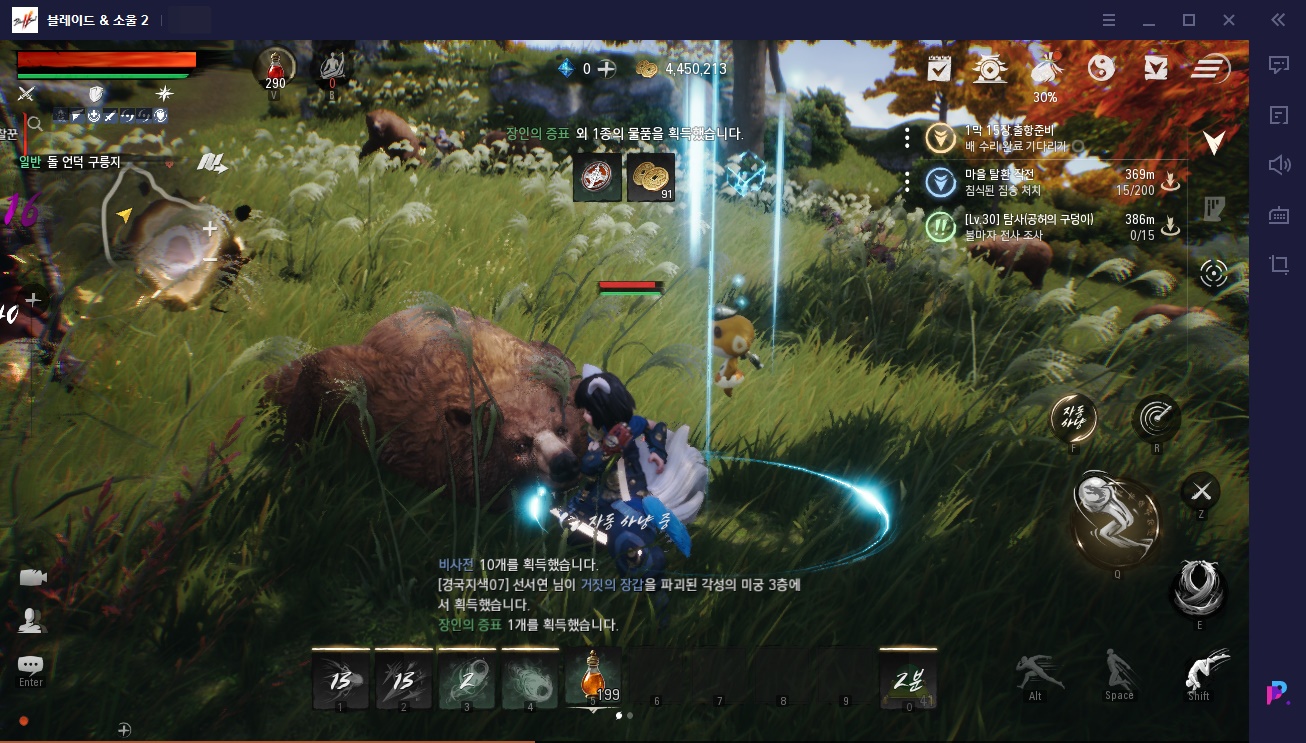Open the chat speech bubble button

(x=31, y=665)
